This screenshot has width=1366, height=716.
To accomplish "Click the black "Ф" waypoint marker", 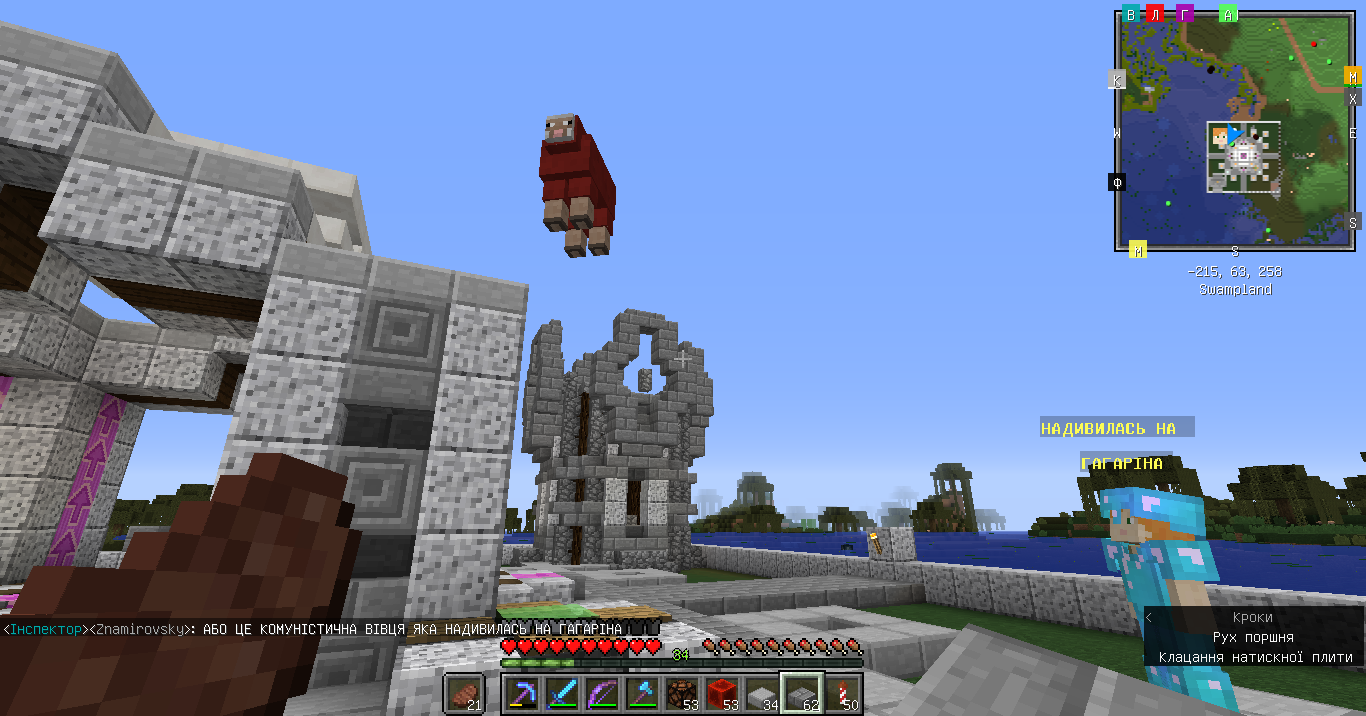I will [x=1117, y=182].
